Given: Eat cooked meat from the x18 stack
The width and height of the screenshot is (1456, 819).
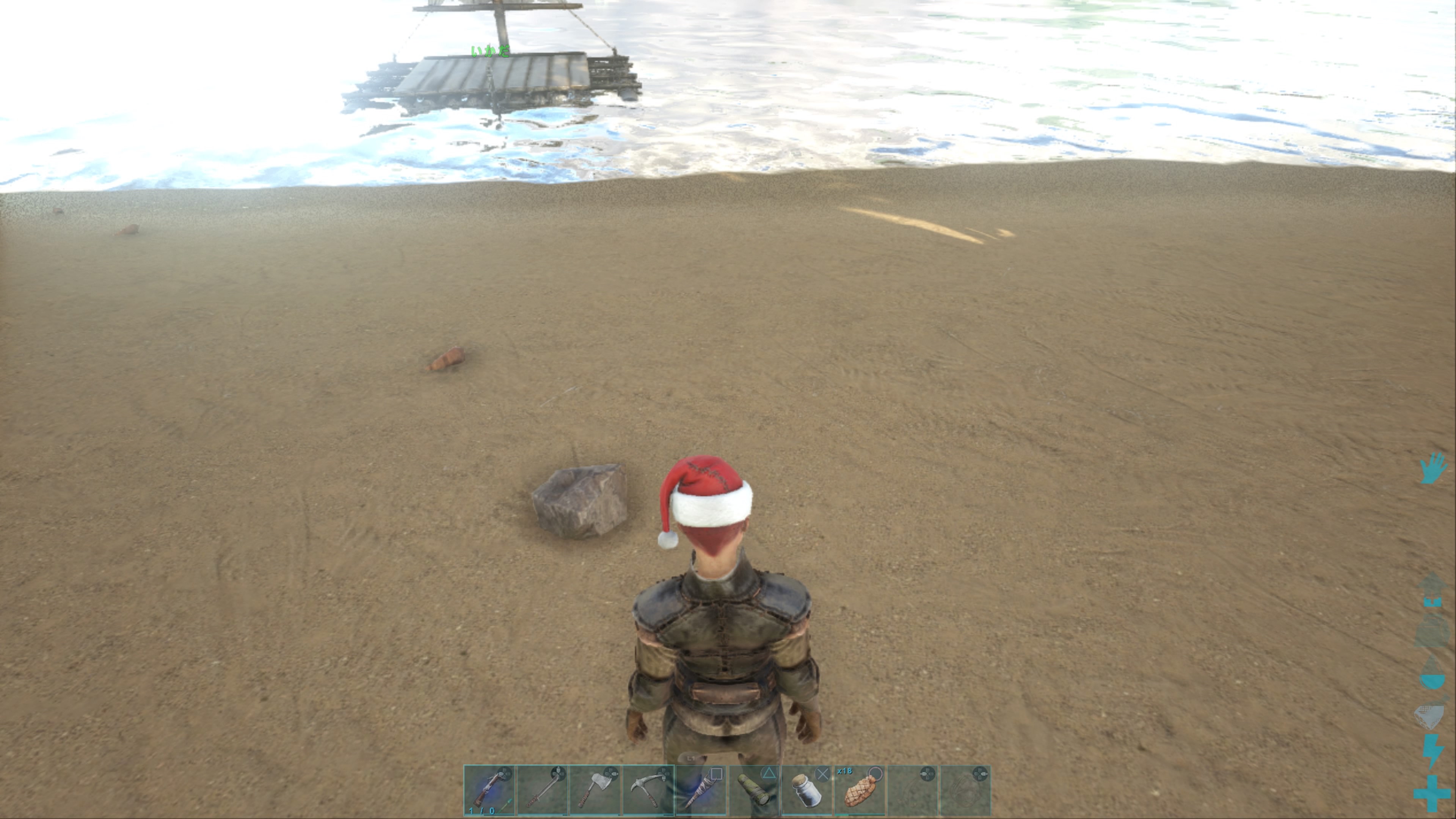Looking at the screenshot, I should point(860,789).
